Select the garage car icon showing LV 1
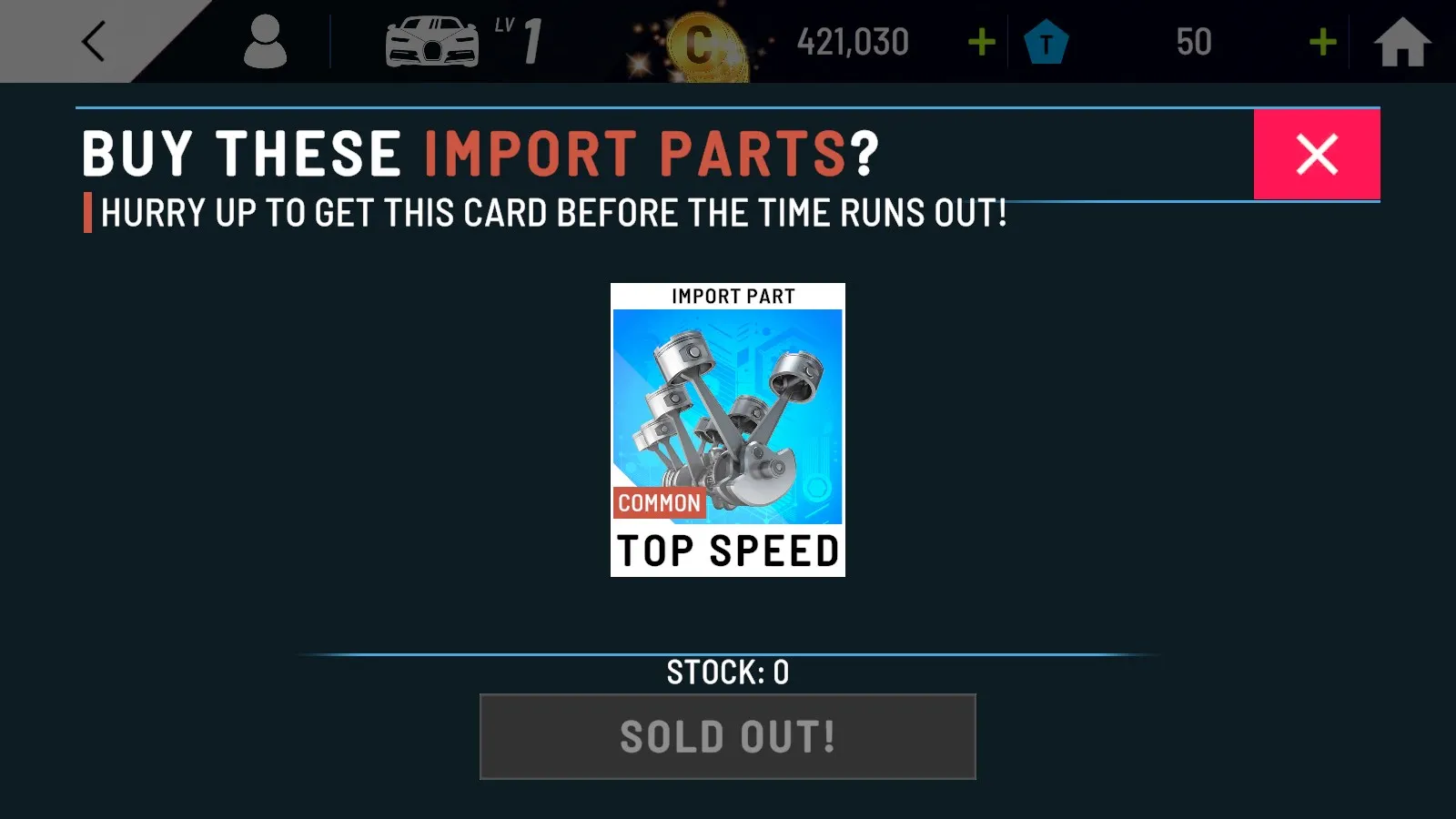The height and width of the screenshot is (819, 1456). (433, 41)
